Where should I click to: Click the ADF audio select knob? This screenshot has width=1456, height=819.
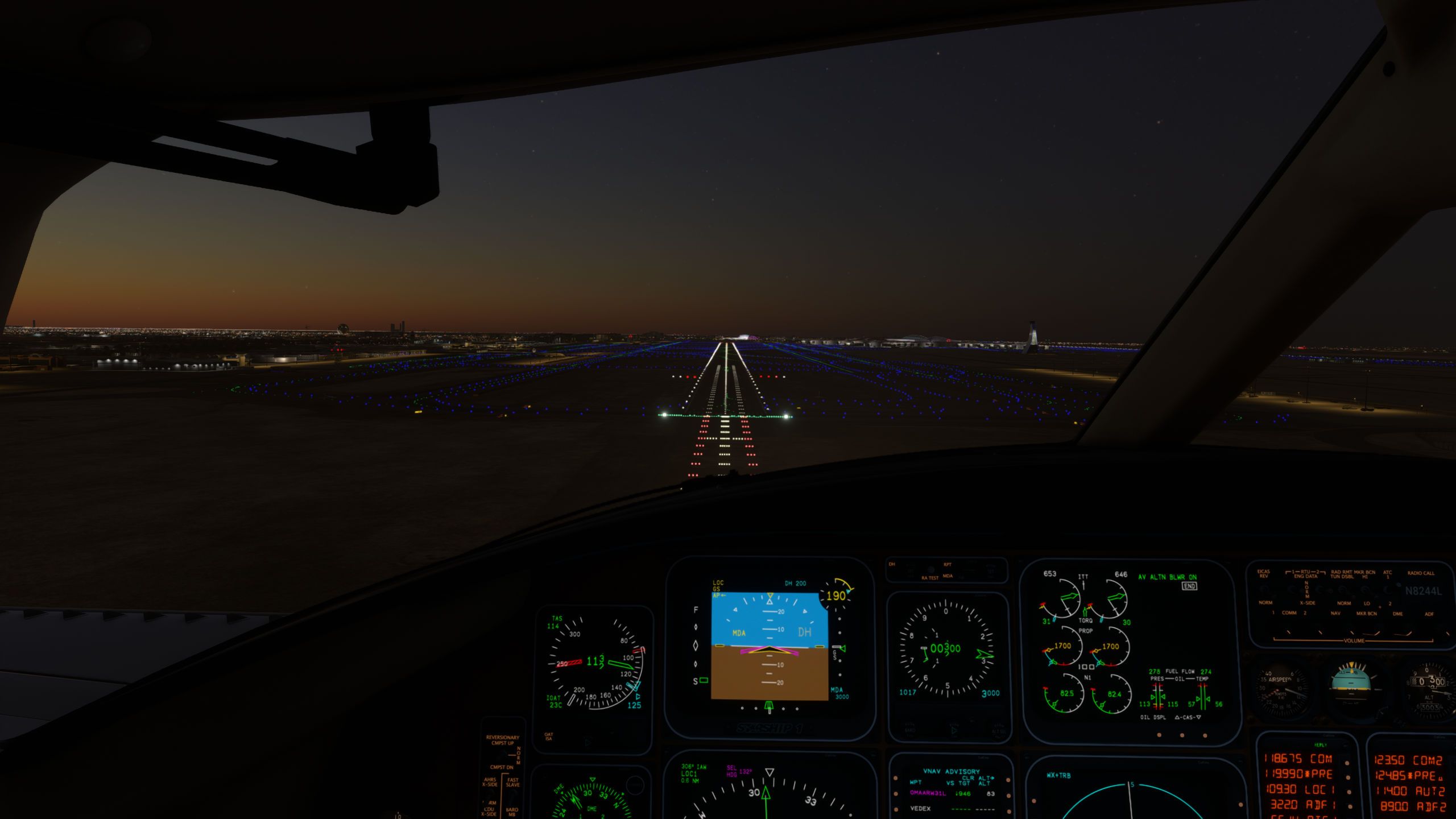(x=1449, y=632)
